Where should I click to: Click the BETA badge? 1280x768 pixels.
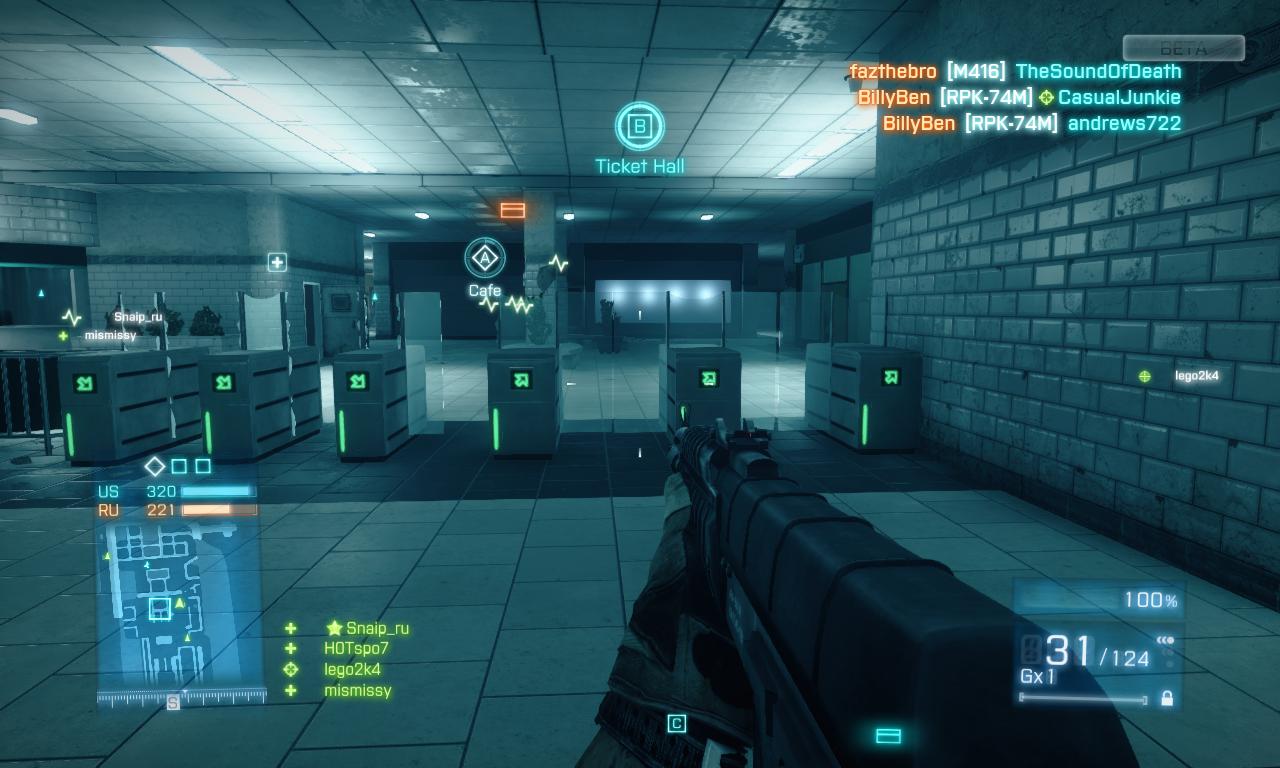point(1183,48)
